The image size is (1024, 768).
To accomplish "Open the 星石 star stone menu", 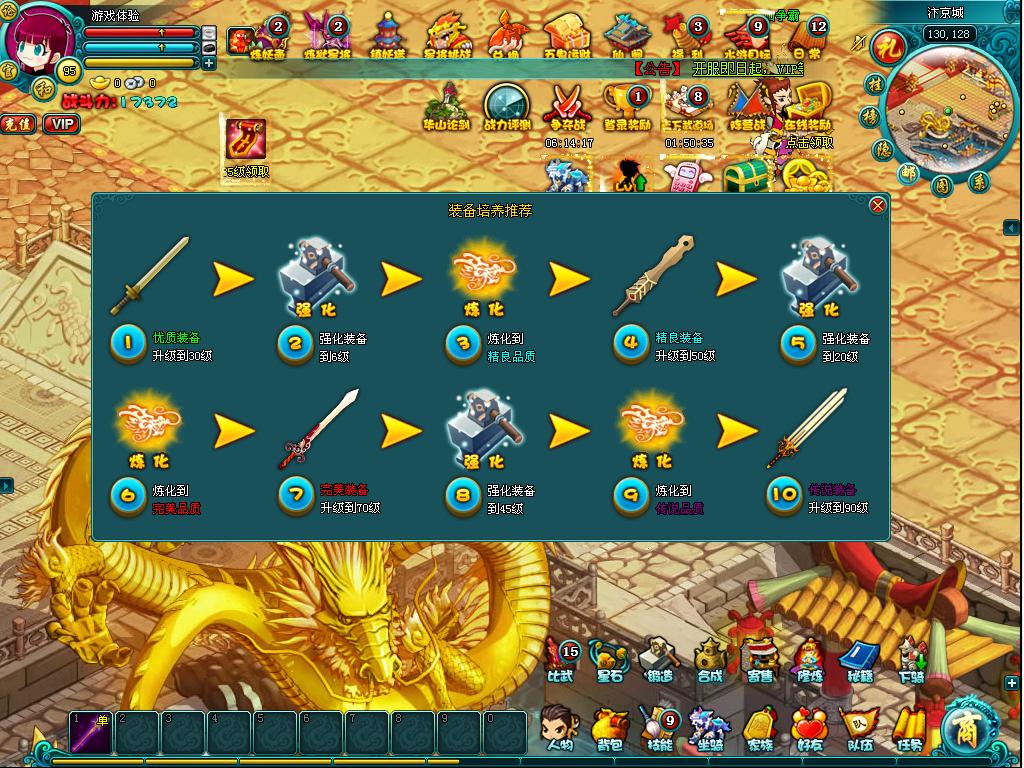I will (609, 660).
